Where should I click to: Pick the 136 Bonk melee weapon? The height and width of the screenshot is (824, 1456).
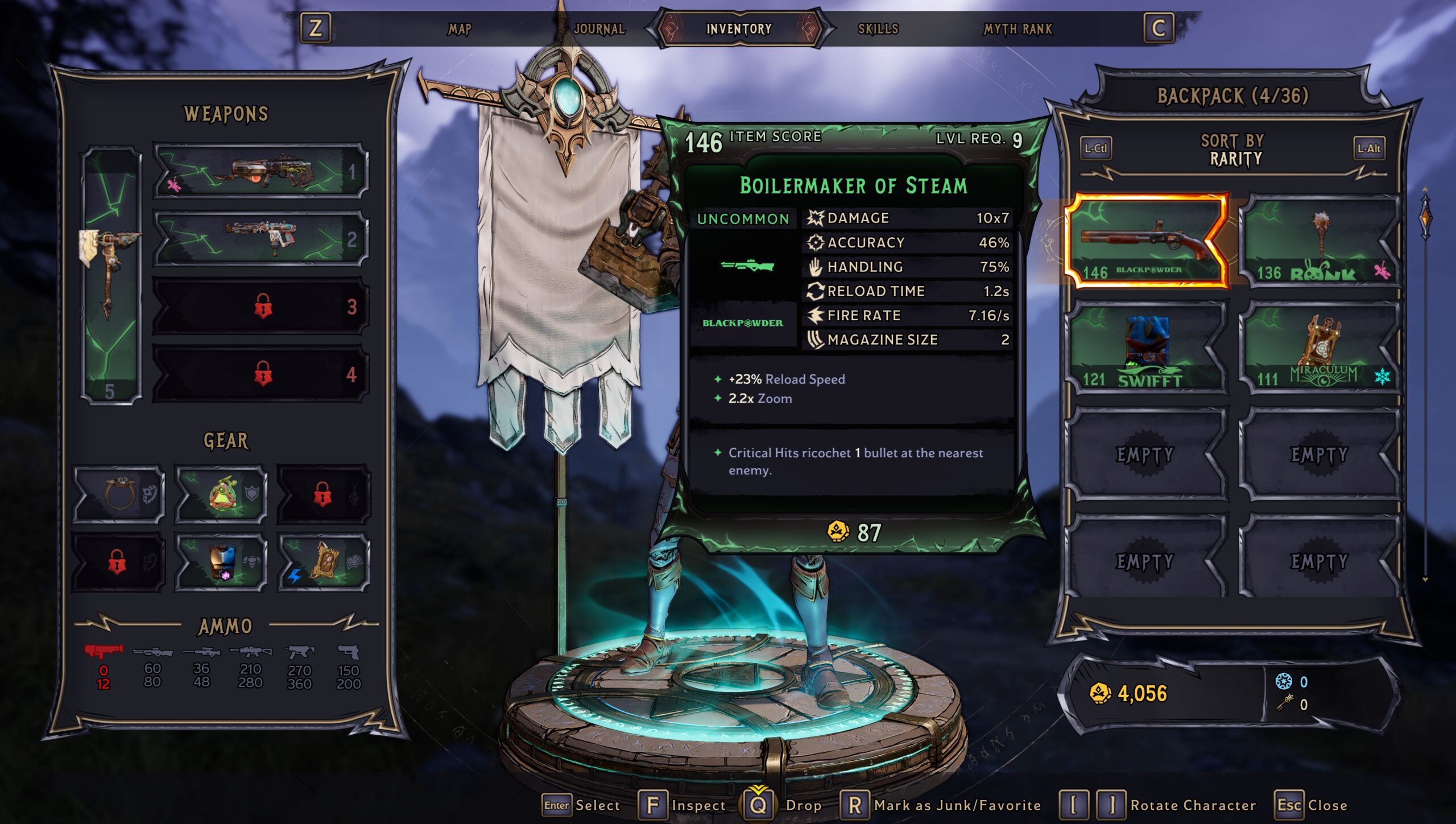coord(1321,241)
